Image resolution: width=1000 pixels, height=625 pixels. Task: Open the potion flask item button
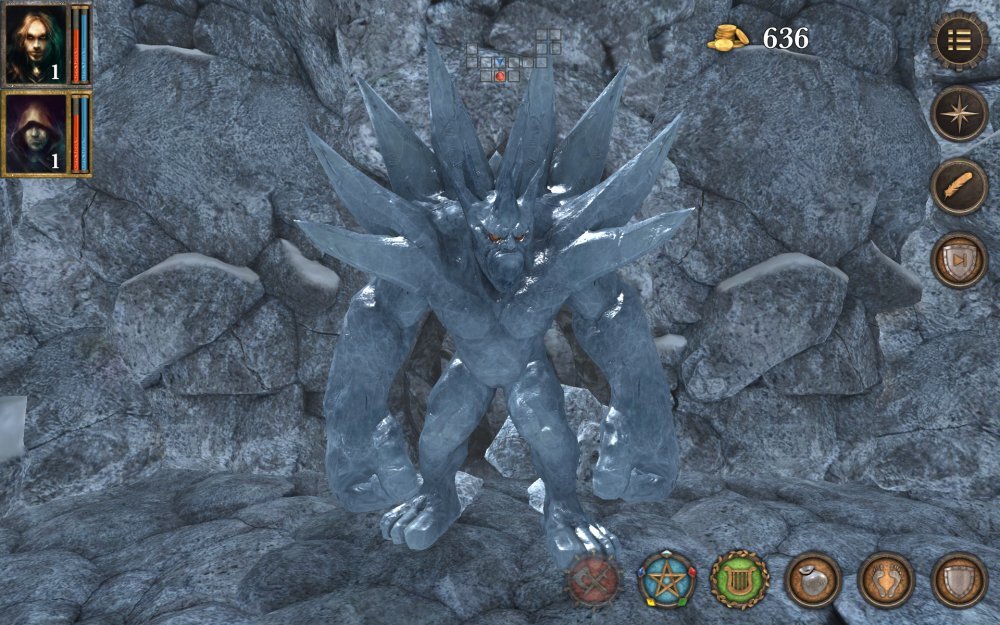[x=812, y=579]
